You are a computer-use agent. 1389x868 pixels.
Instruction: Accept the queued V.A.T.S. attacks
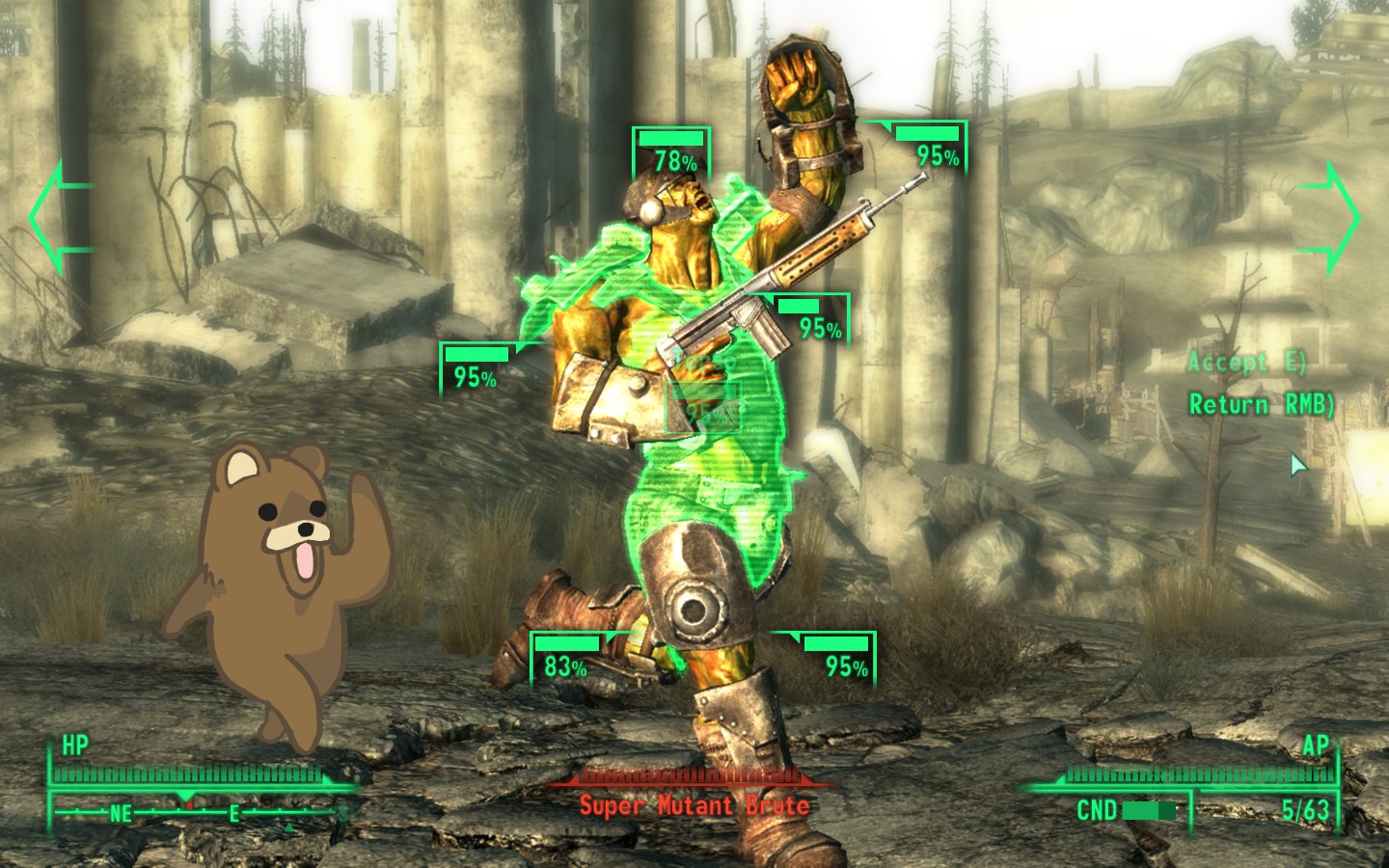click(x=1246, y=363)
